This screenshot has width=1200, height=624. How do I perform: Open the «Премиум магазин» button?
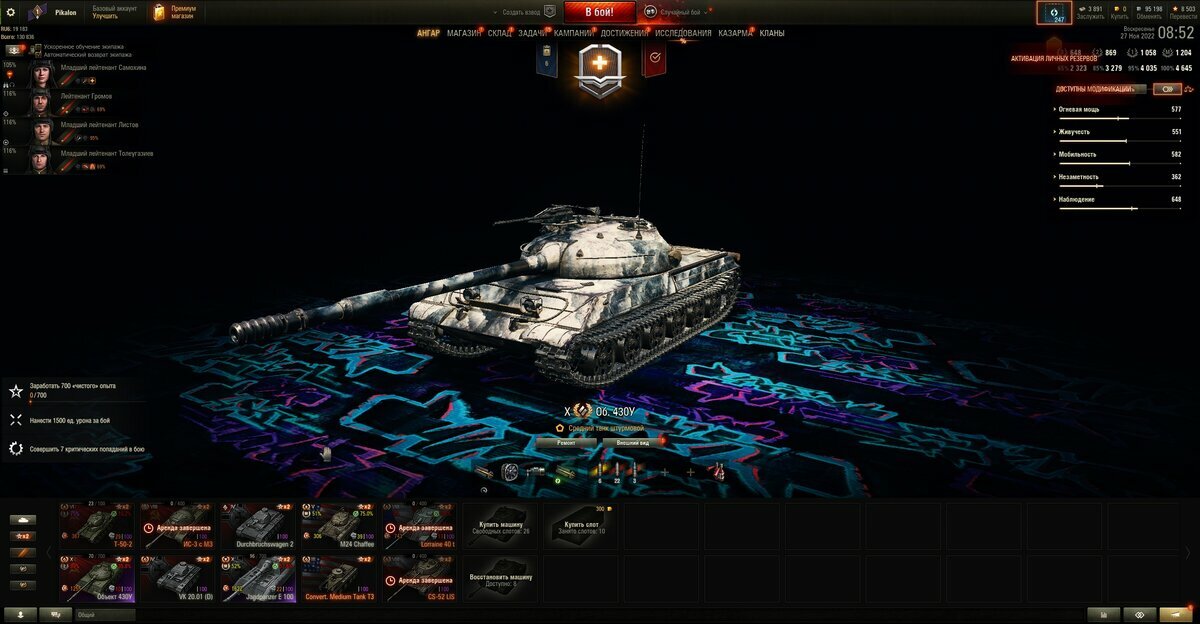(175, 12)
